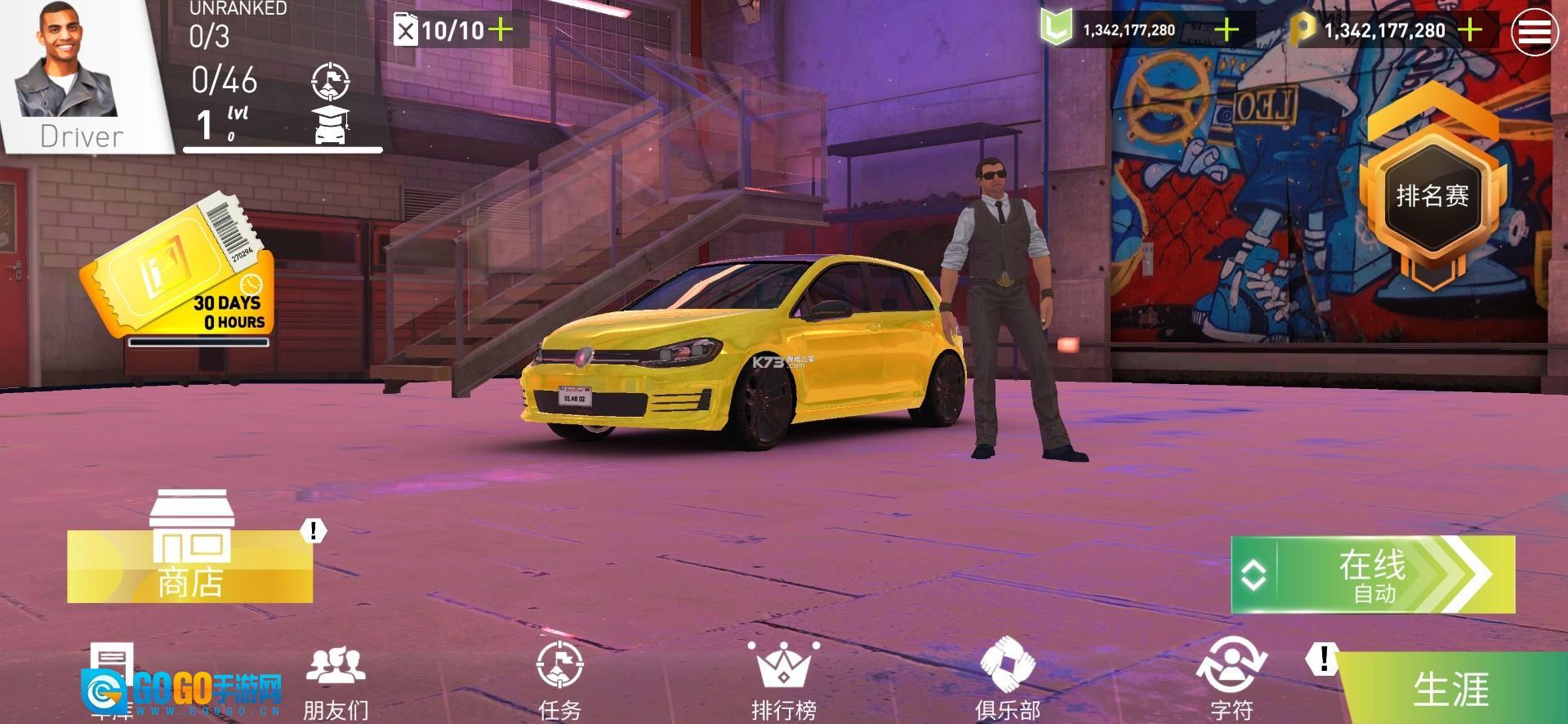View the 任务 missions
The width and height of the screenshot is (1568, 724).
coord(559,682)
